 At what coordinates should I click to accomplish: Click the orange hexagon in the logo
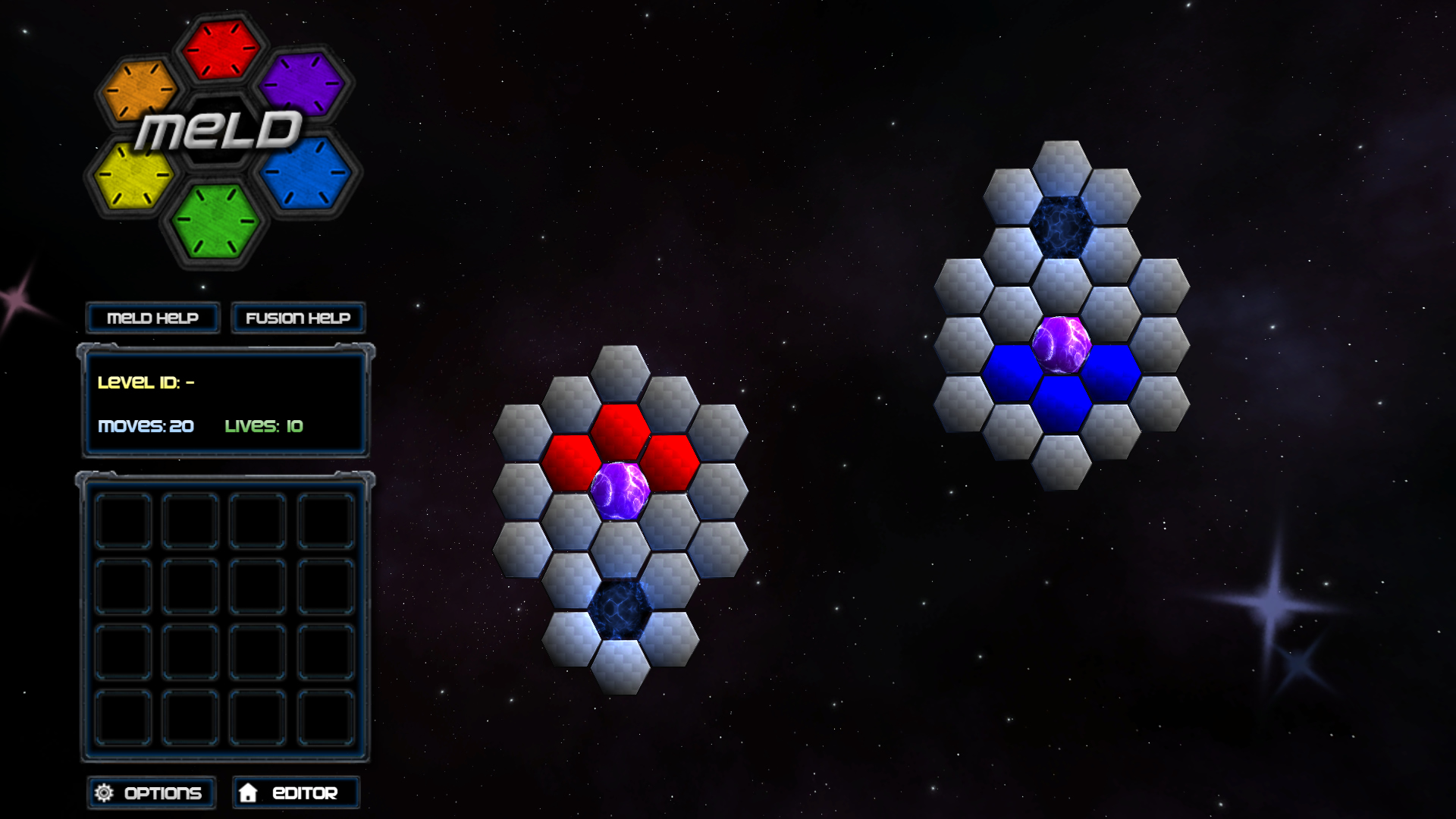coord(140,90)
